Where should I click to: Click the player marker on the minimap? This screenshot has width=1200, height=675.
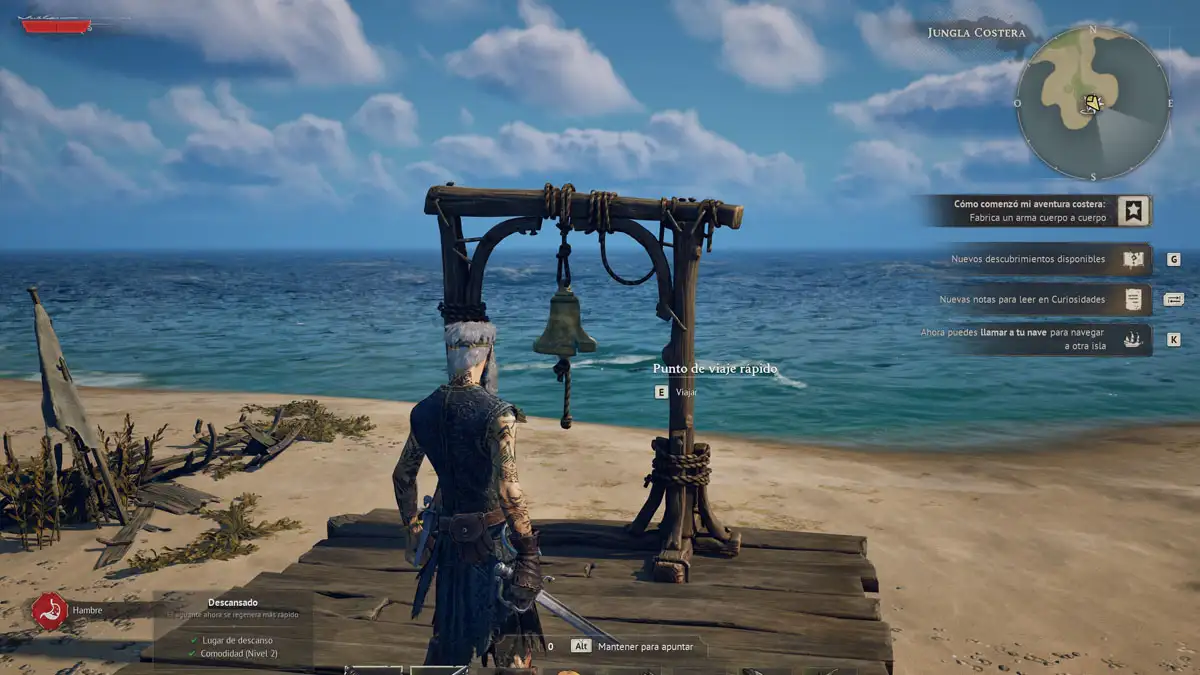pos(1093,103)
